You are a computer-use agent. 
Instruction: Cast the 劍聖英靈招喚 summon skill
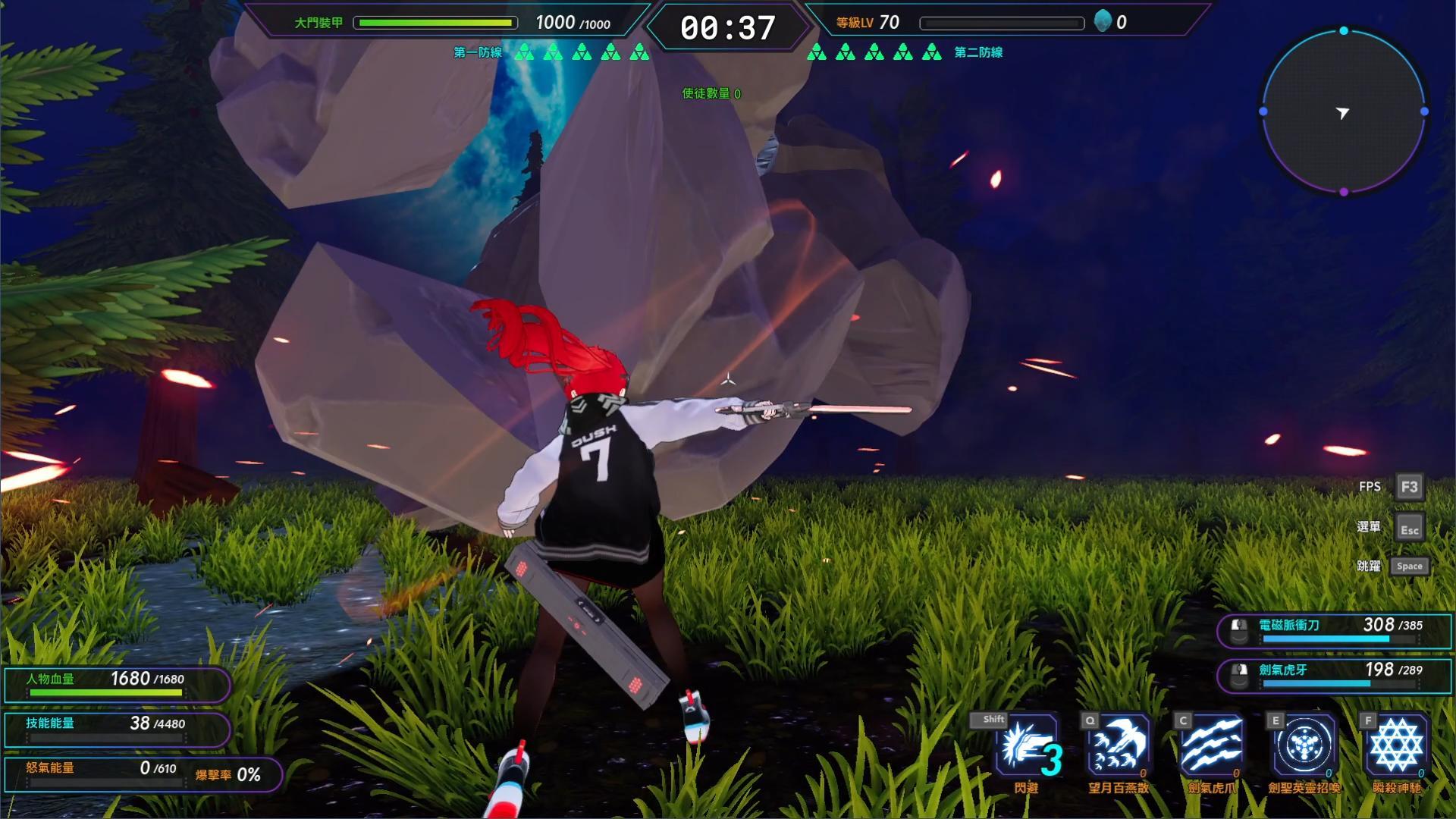[x=1304, y=745]
